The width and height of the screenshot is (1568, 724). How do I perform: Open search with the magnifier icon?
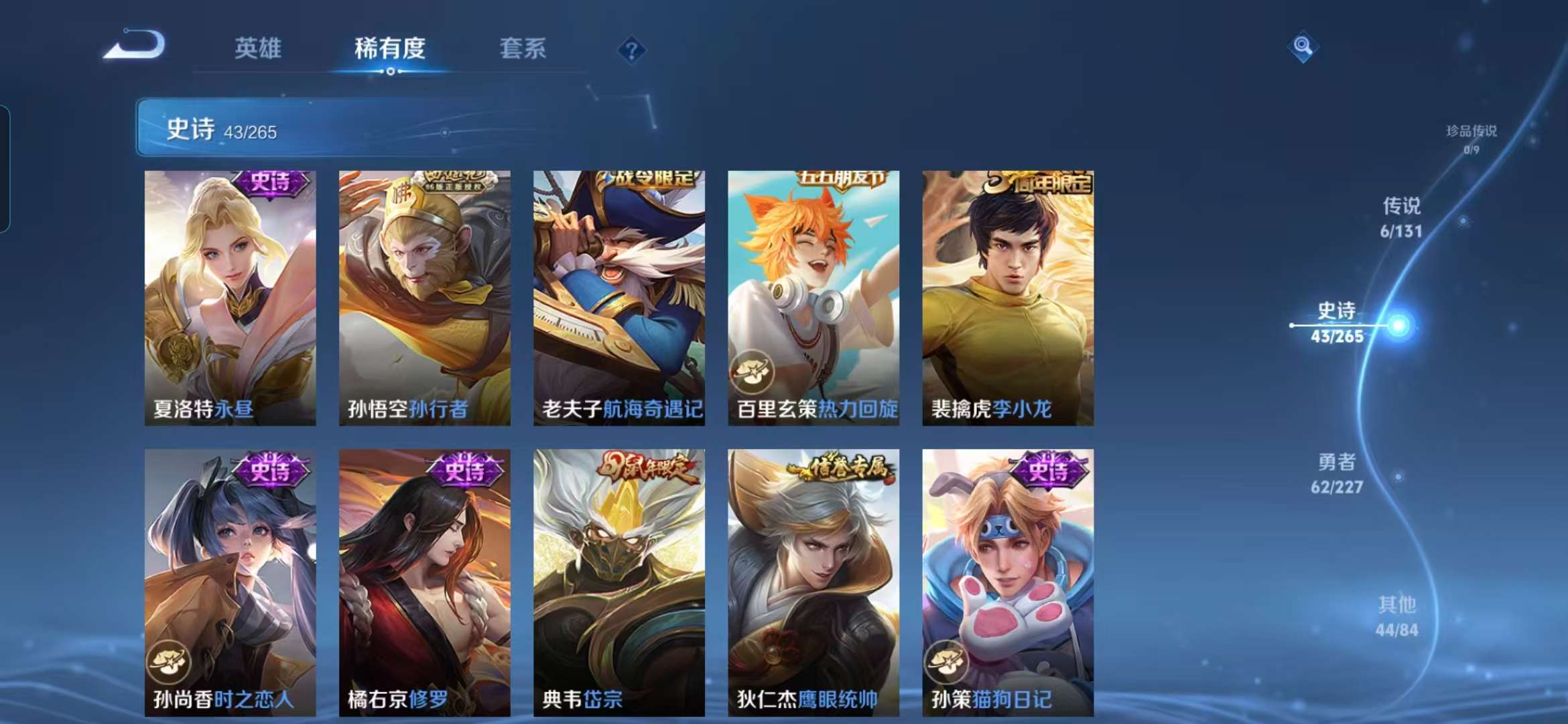(1303, 47)
